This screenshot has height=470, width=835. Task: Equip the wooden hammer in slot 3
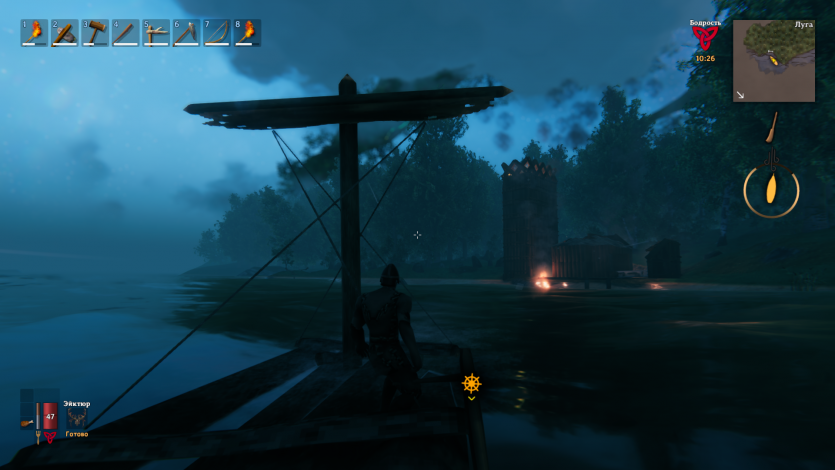click(x=94, y=33)
